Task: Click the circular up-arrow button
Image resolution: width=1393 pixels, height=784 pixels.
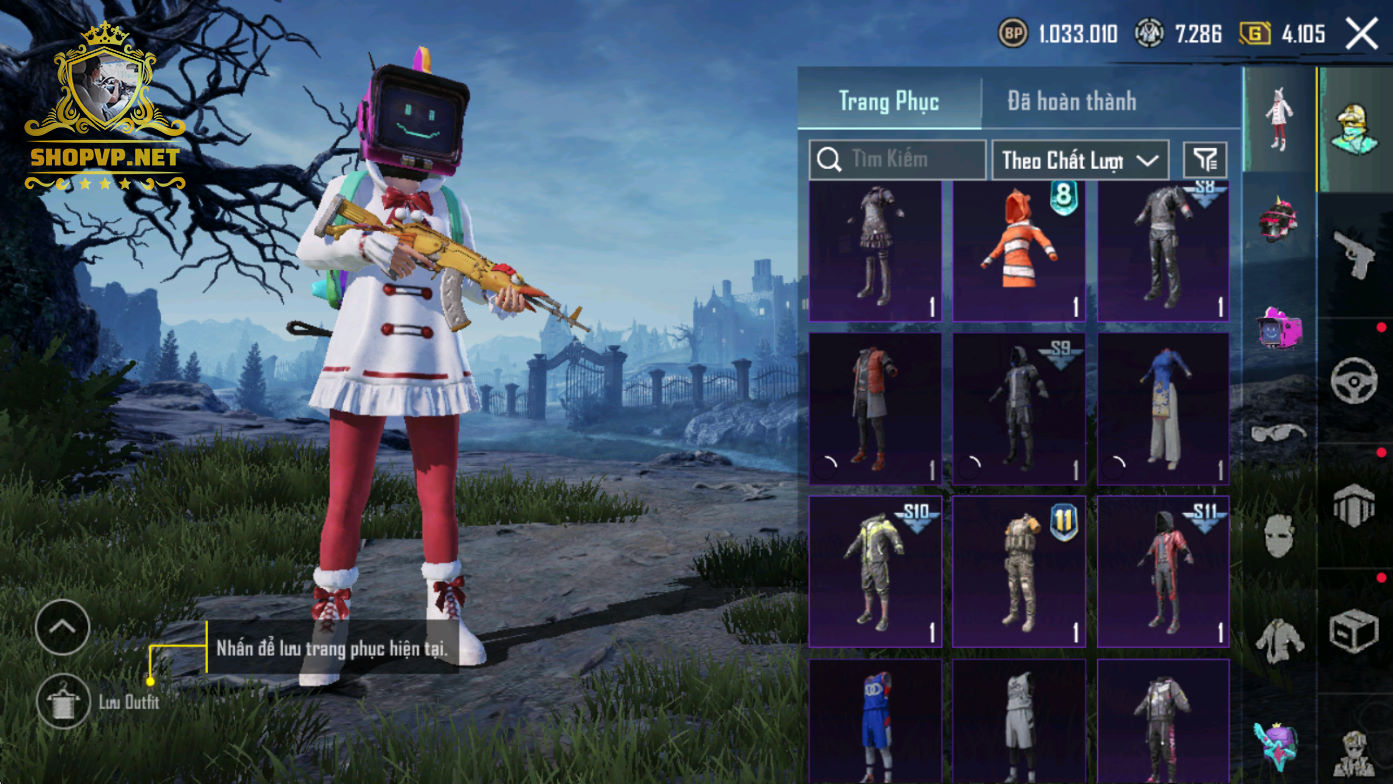Action: (63, 628)
